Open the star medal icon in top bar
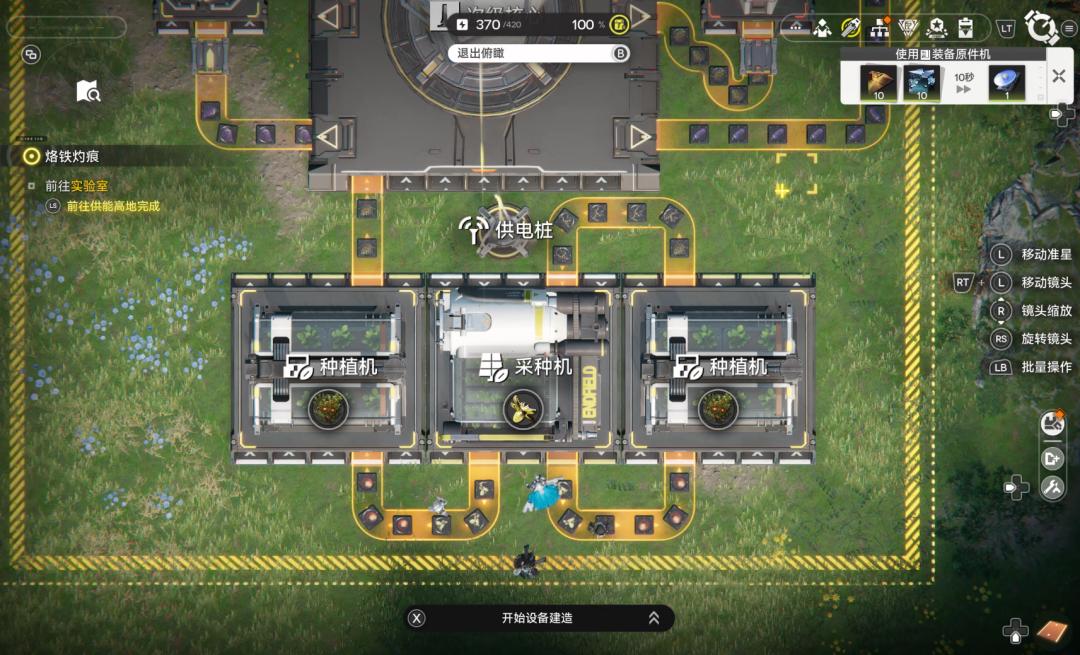 (x=937, y=27)
